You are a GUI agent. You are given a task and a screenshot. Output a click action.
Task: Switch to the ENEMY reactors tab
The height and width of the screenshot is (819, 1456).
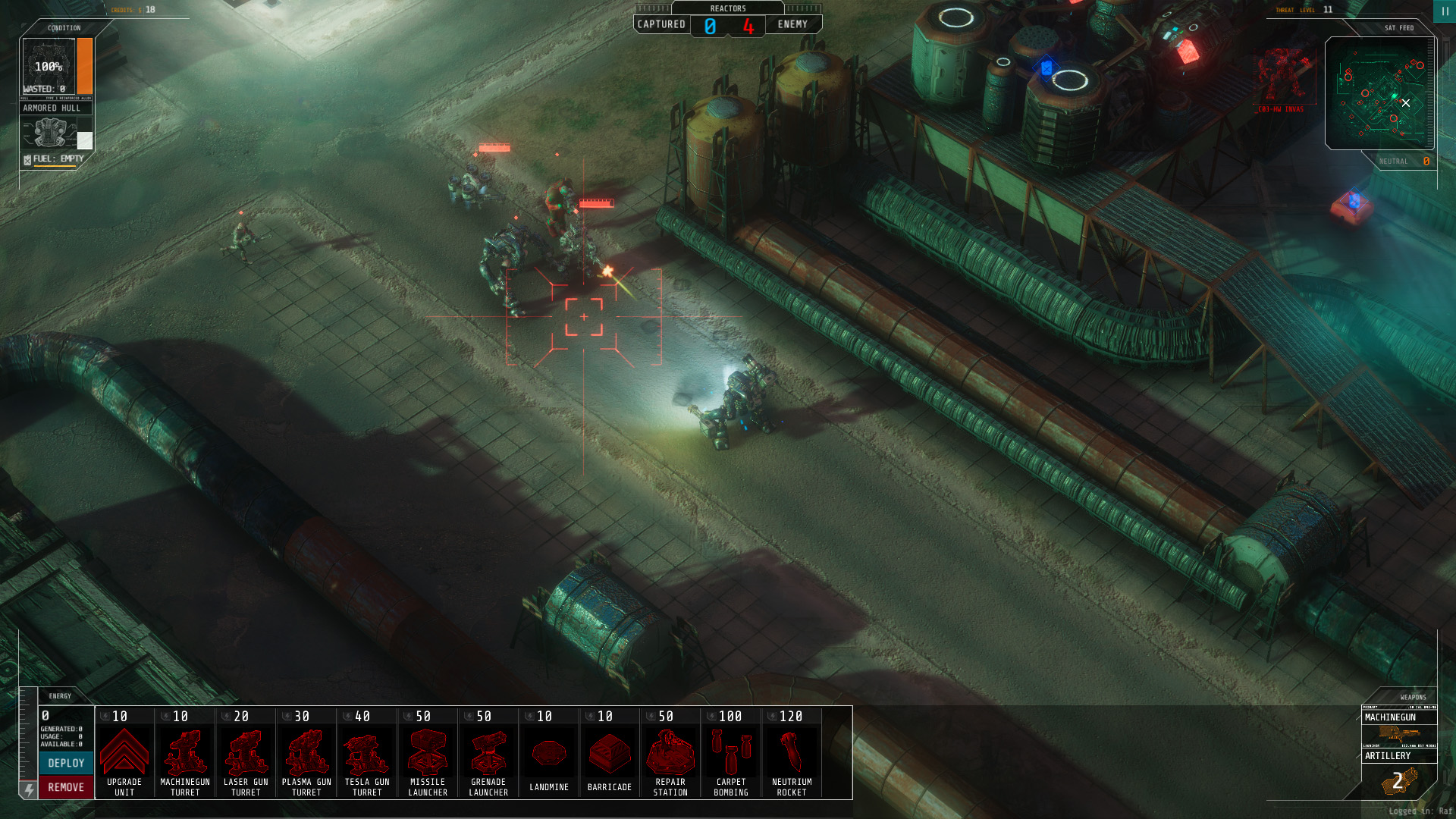(x=793, y=24)
